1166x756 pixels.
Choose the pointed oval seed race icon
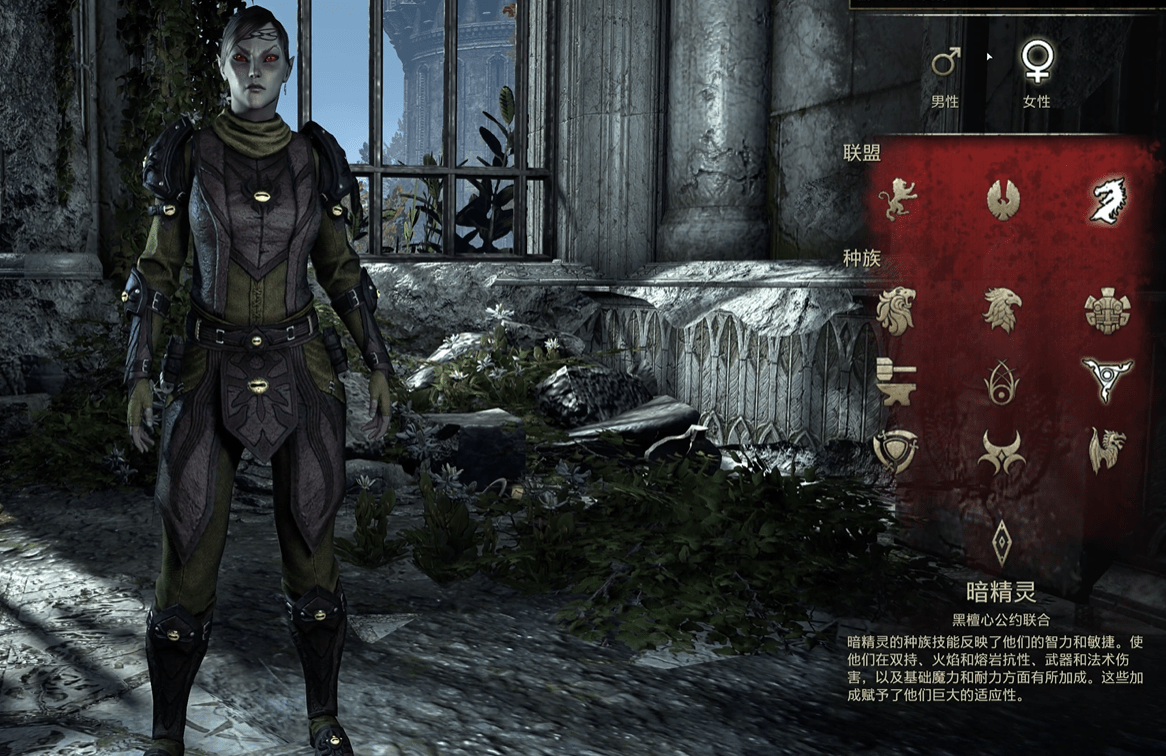coord(1001,382)
